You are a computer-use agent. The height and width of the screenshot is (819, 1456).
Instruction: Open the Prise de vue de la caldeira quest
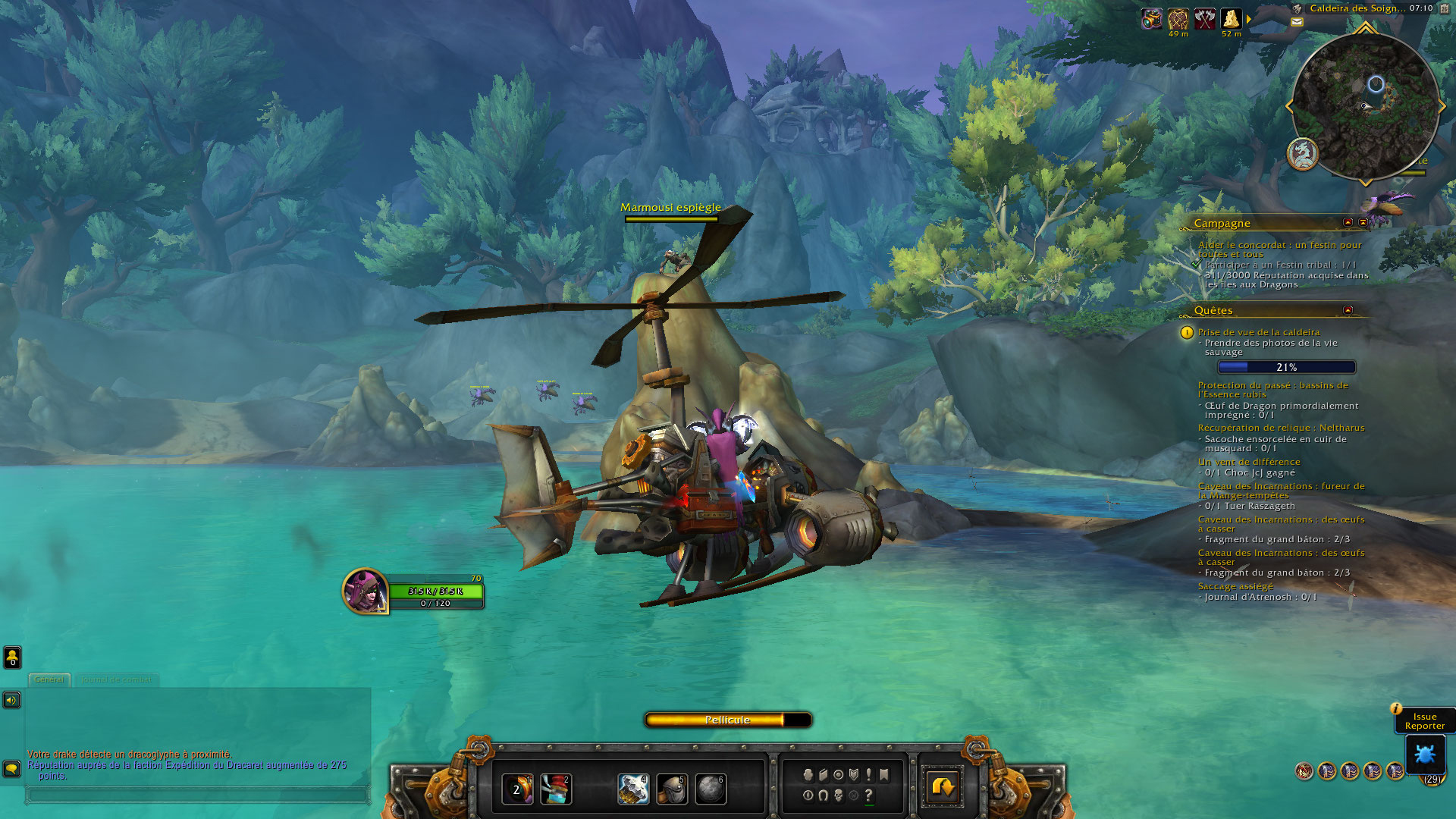pos(1259,332)
